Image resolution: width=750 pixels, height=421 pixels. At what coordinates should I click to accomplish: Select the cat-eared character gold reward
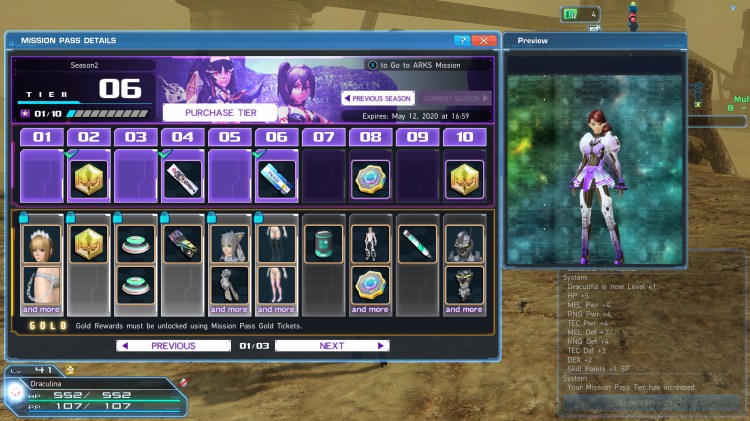229,244
